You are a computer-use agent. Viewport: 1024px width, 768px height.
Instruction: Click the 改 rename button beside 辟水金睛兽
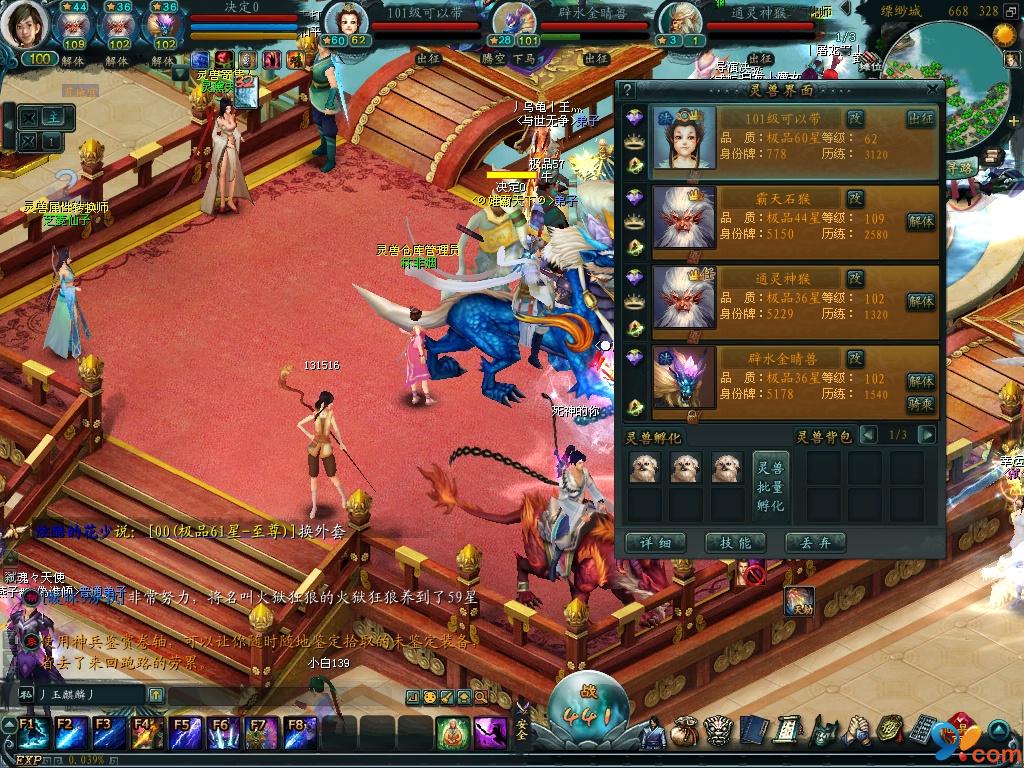point(855,357)
